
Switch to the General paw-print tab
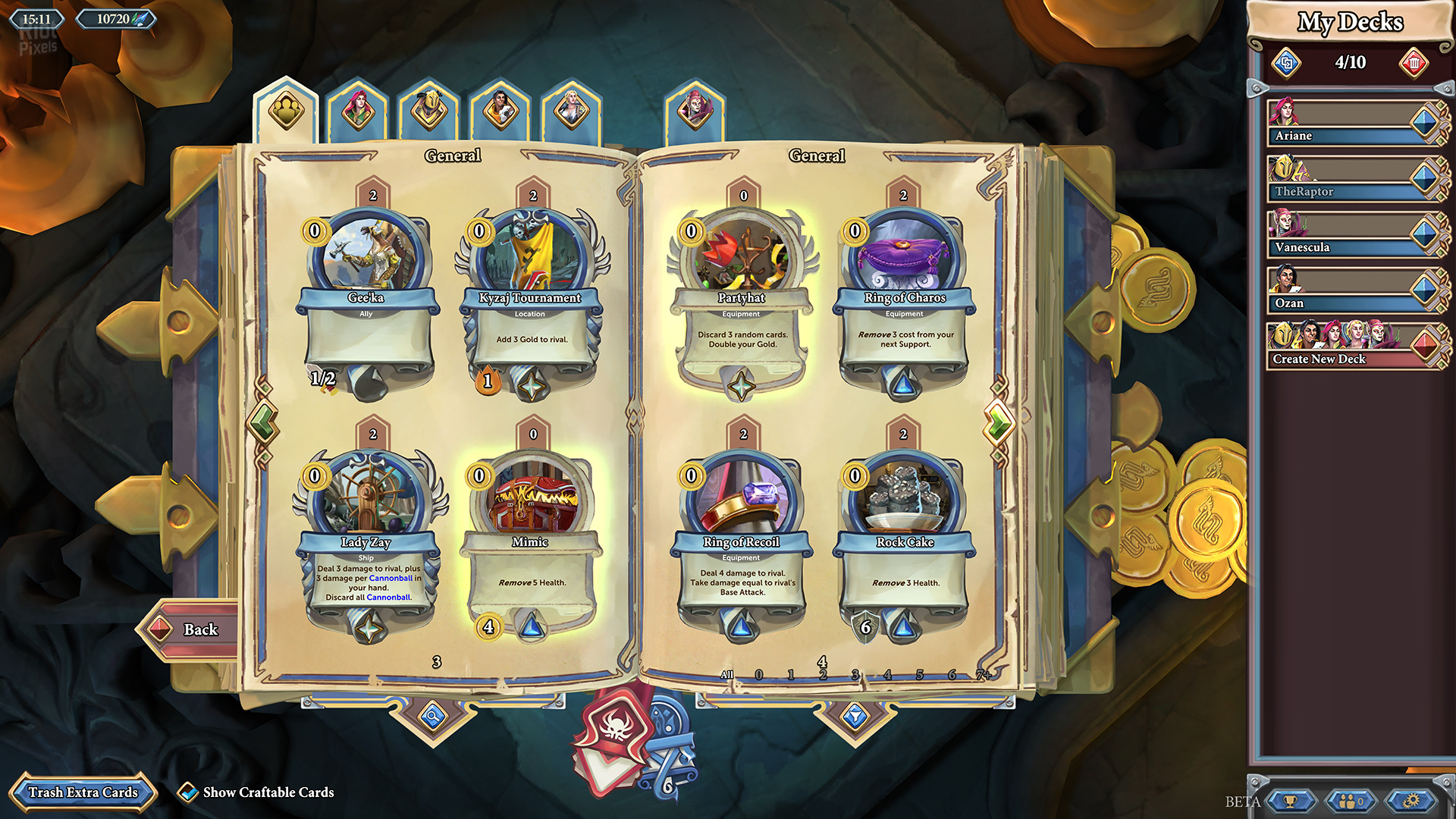[x=287, y=111]
